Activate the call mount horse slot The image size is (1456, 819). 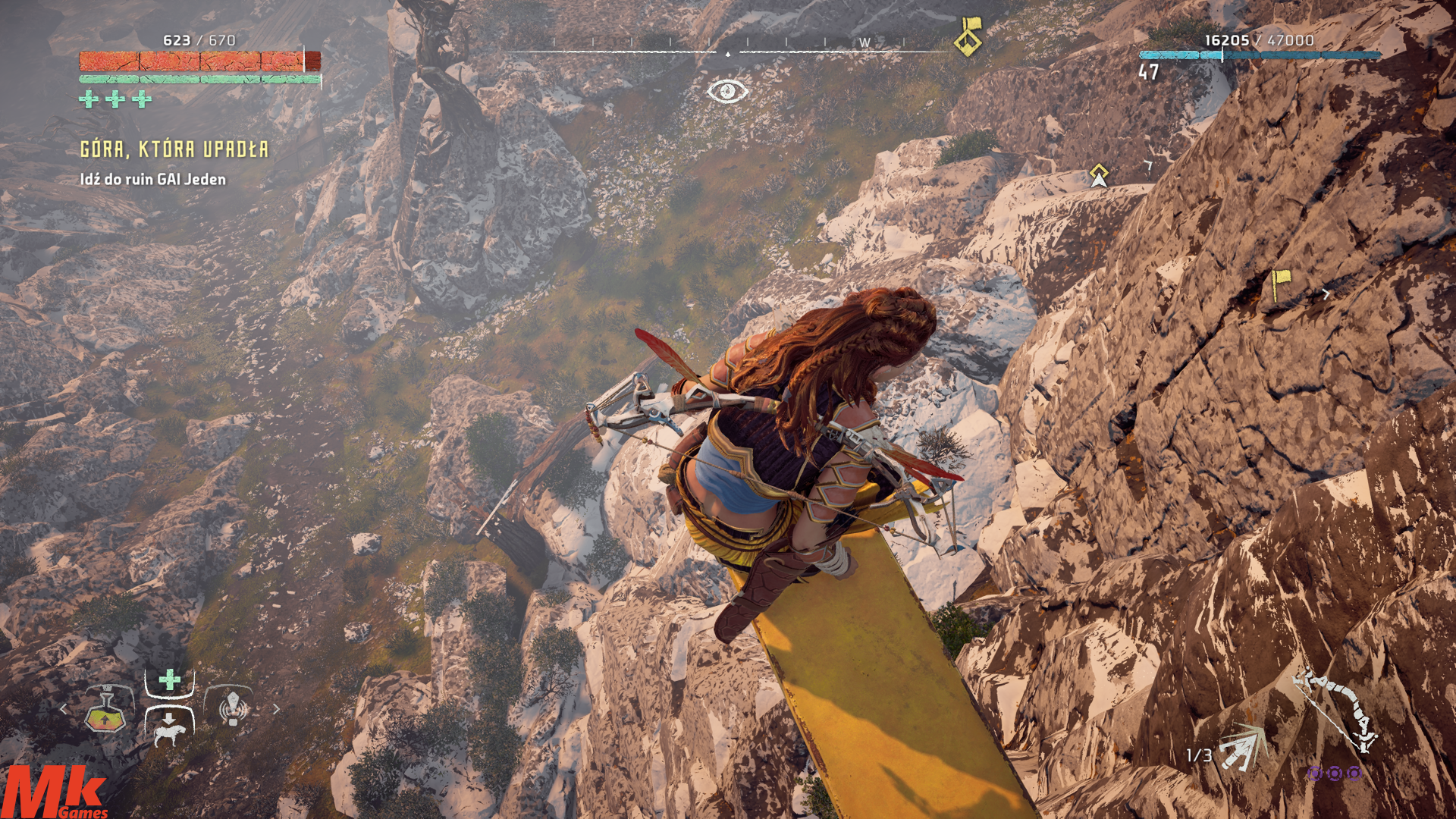click(x=169, y=729)
